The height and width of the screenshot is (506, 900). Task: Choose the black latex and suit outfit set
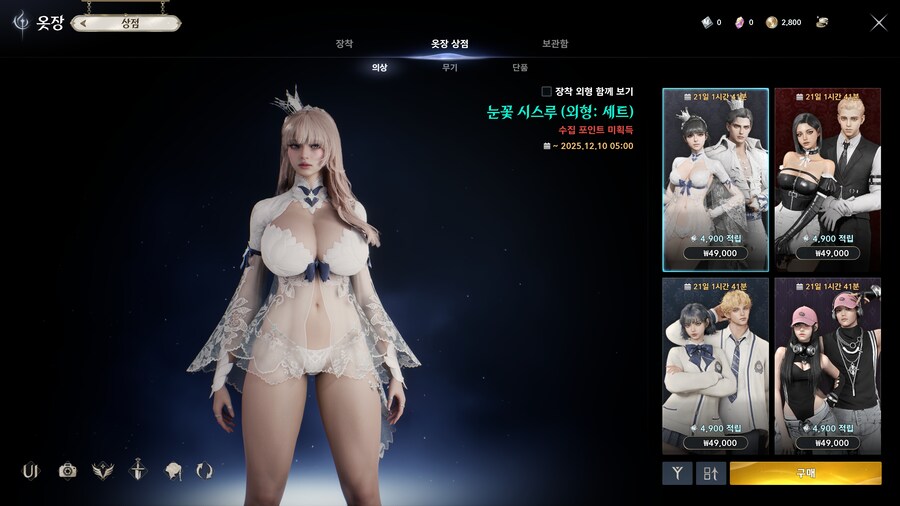[x=827, y=179]
